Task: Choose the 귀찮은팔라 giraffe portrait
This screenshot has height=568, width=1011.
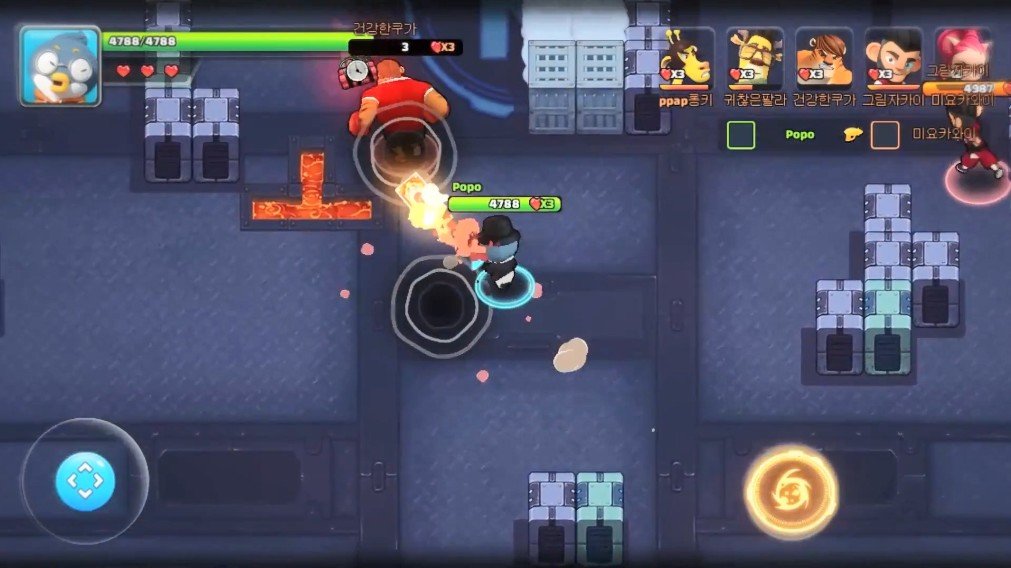Action: [x=755, y=57]
